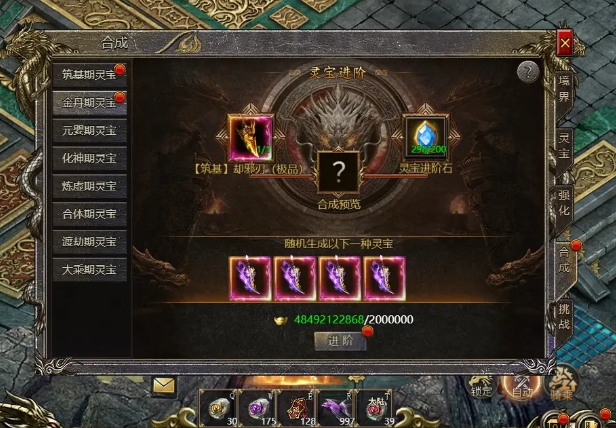Select the 渡劫期灵宝 category
The height and width of the screenshot is (428, 616).
click(x=89, y=242)
